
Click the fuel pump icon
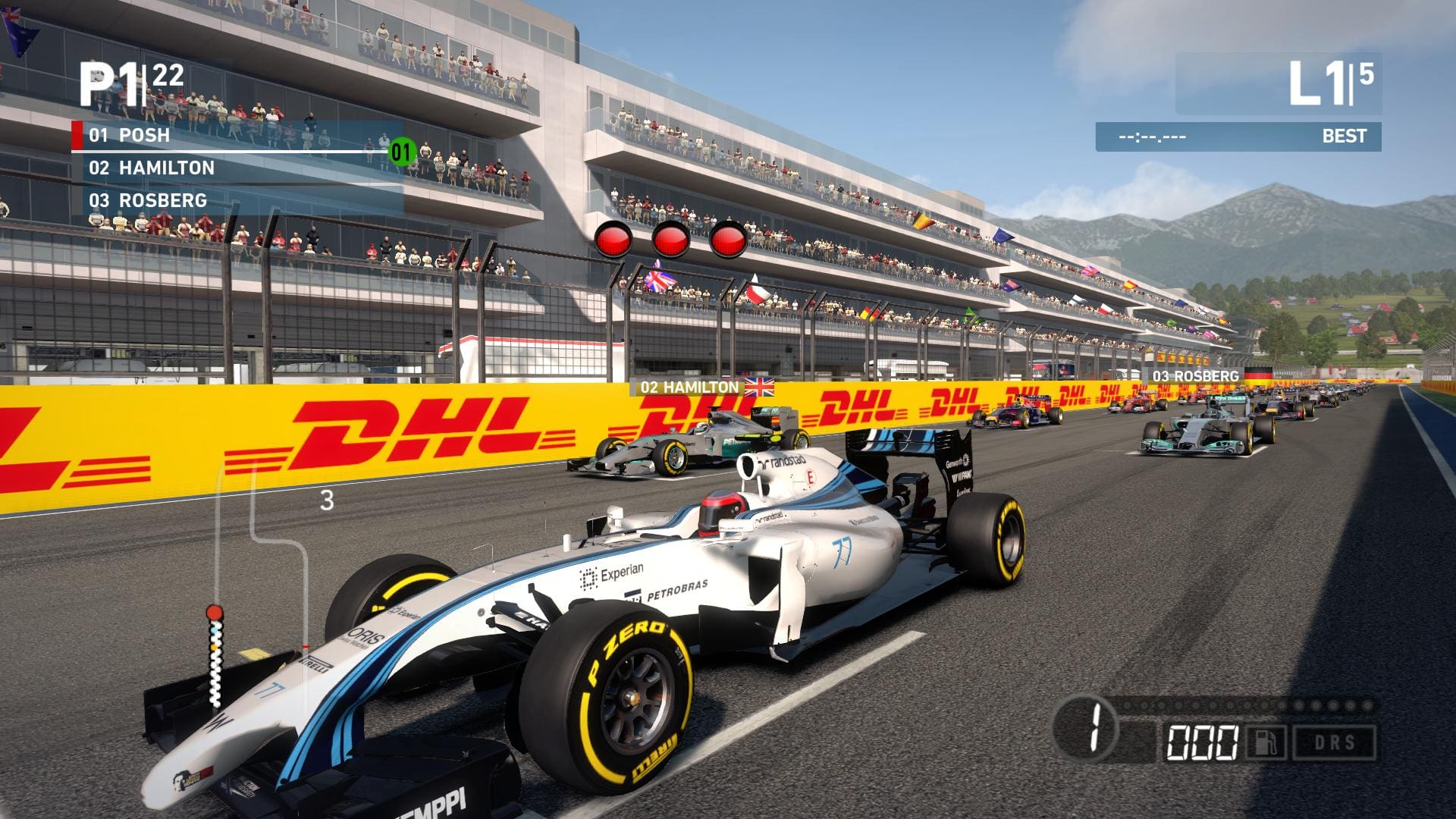pos(1266,742)
